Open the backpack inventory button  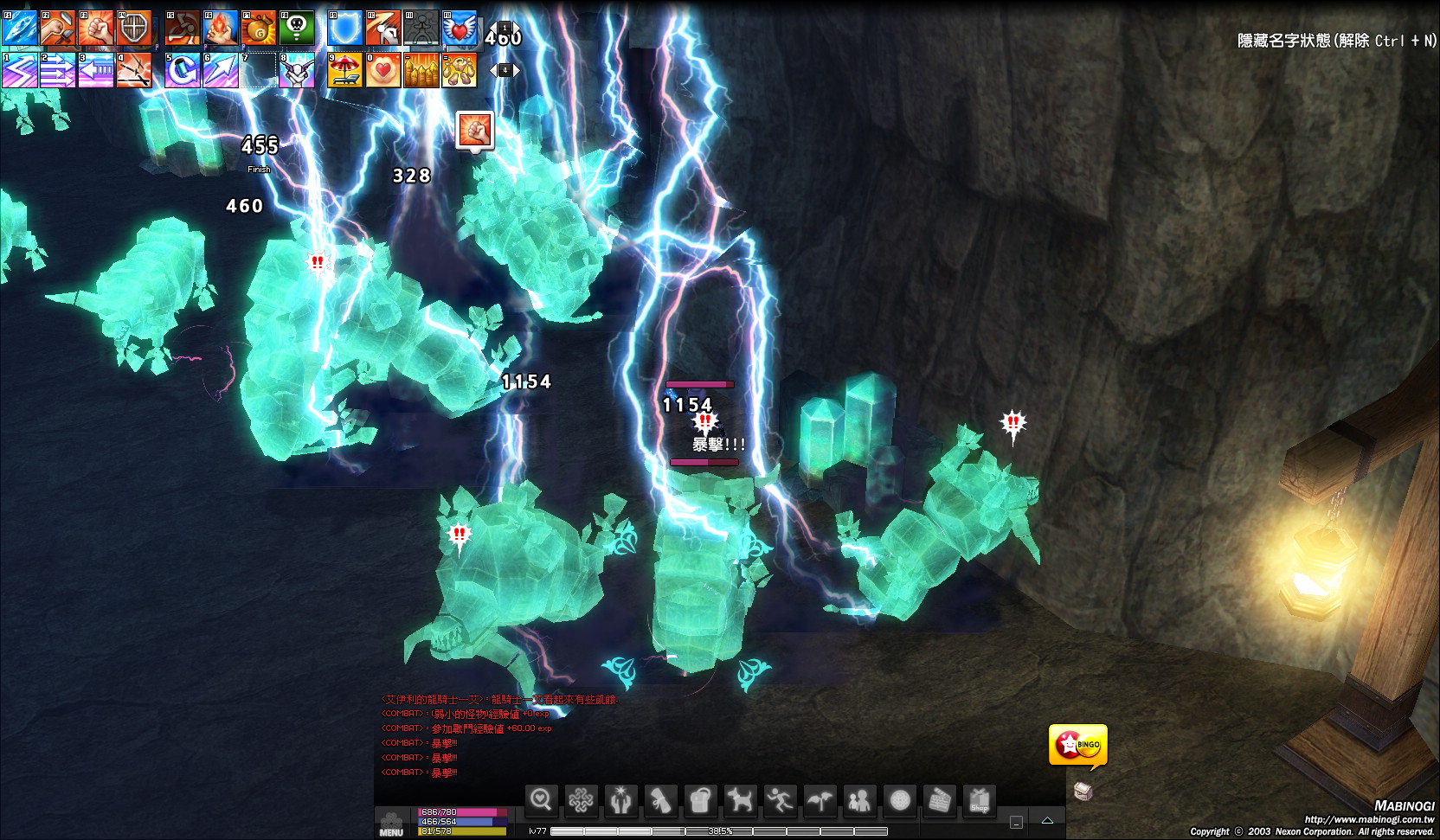[700, 800]
